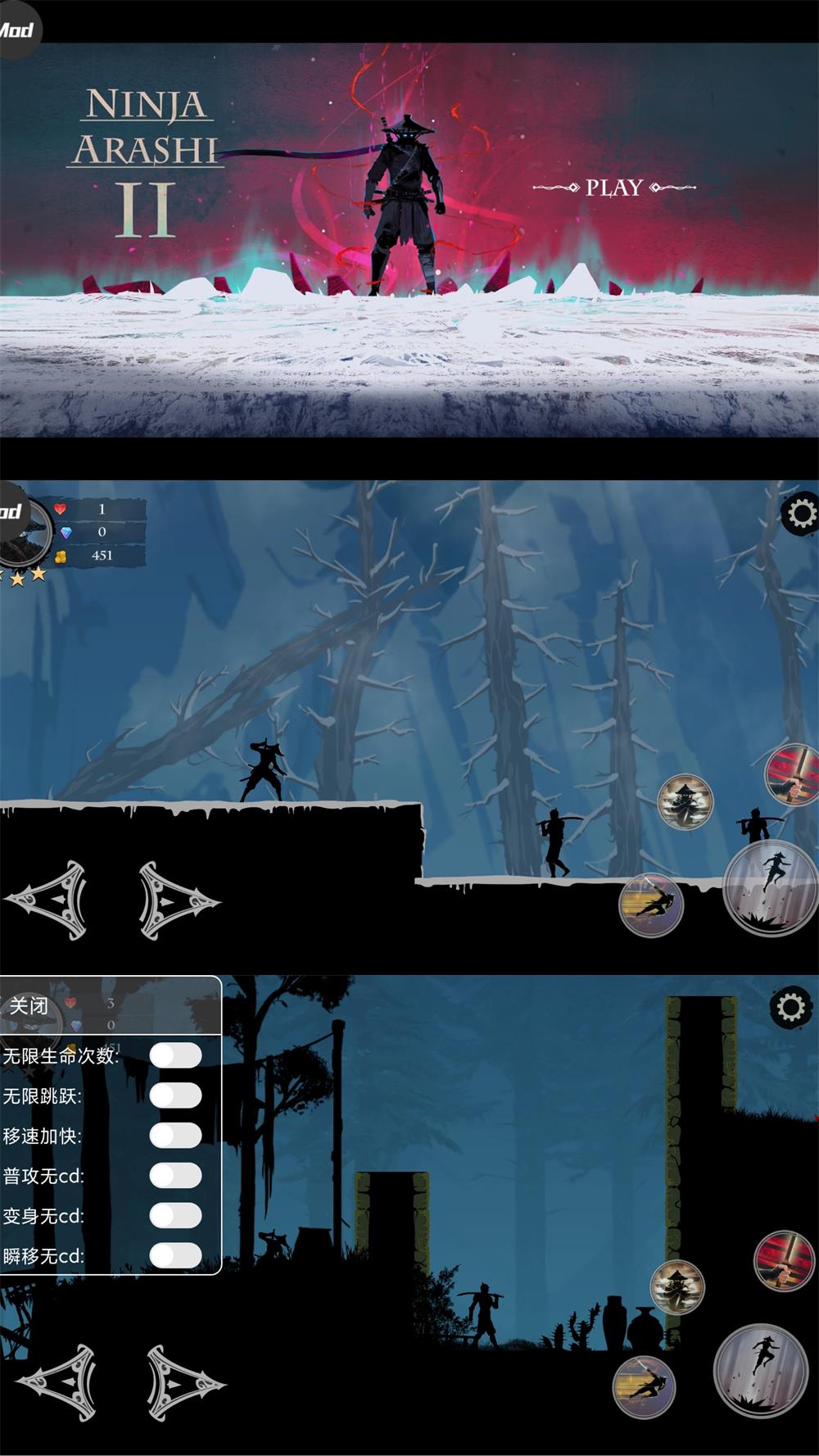Image resolution: width=819 pixels, height=1456 pixels.
Task: Toggle 无限生命次数 unlimited lives switch
Action: [x=175, y=1055]
